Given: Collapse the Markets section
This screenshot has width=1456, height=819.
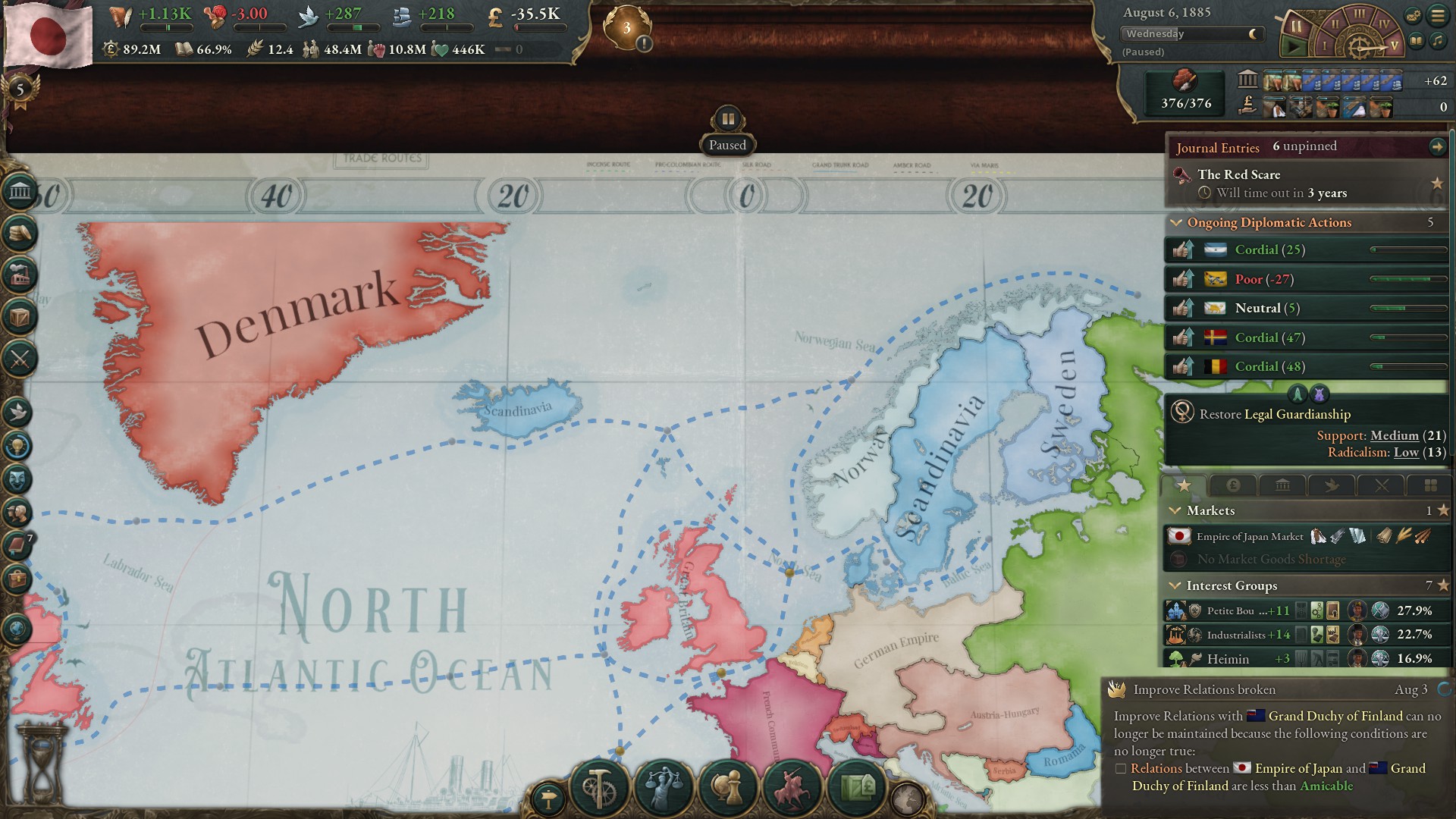Looking at the screenshot, I should click(x=1176, y=510).
